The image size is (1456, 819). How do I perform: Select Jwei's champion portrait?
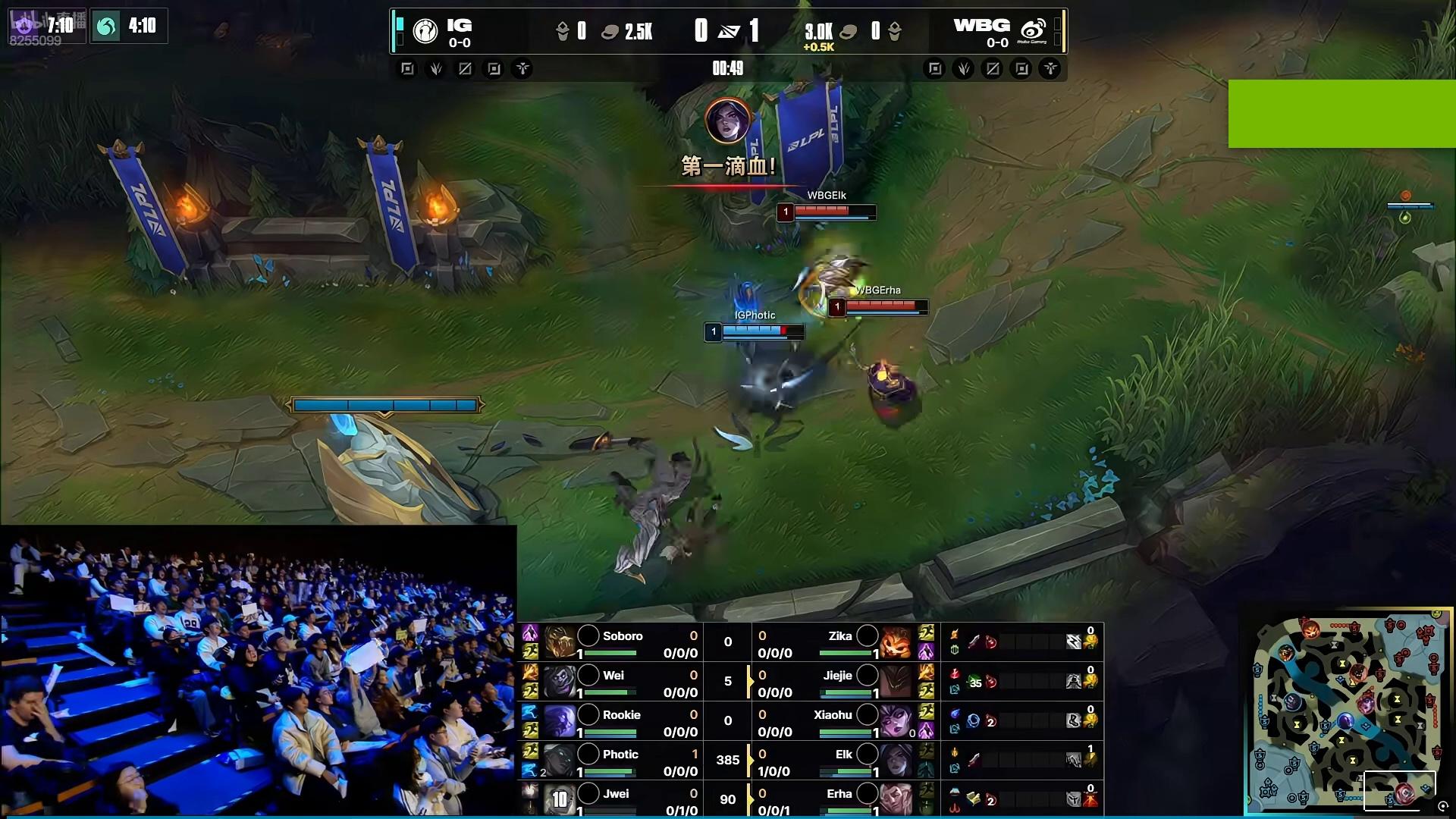point(560,799)
